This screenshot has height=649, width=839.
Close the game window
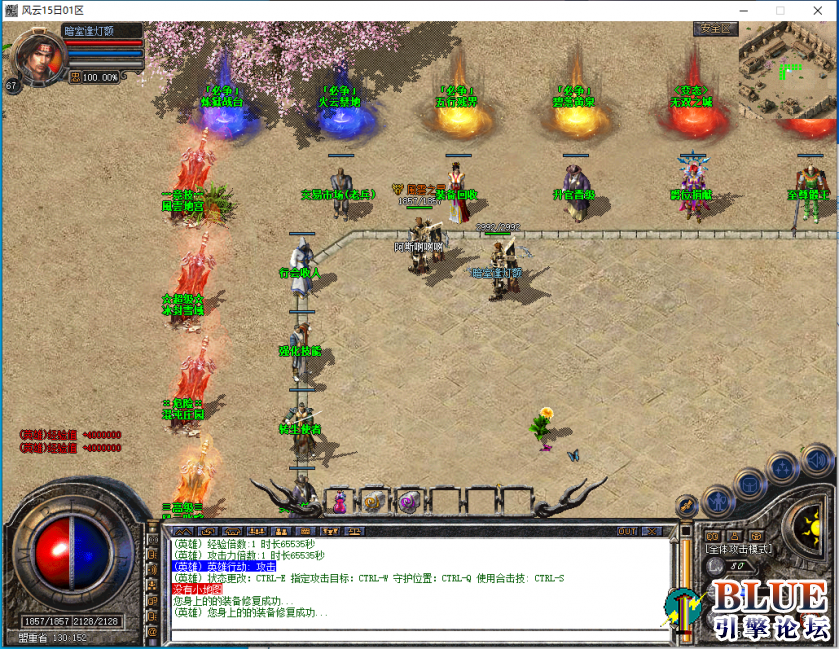coord(816,10)
